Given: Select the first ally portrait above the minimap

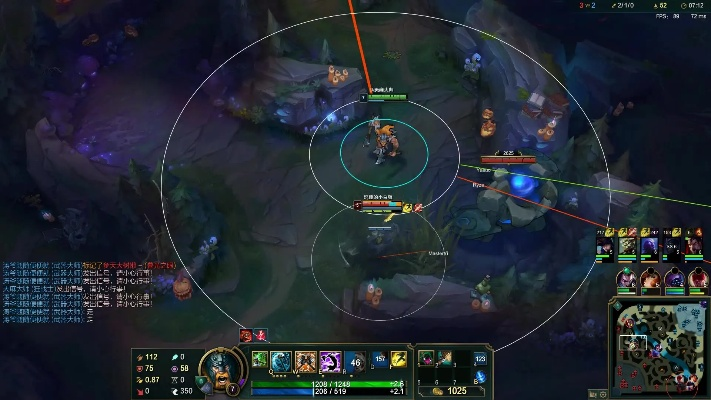Looking at the screenshot, I should pyautogui.click(x=604, y=246).
